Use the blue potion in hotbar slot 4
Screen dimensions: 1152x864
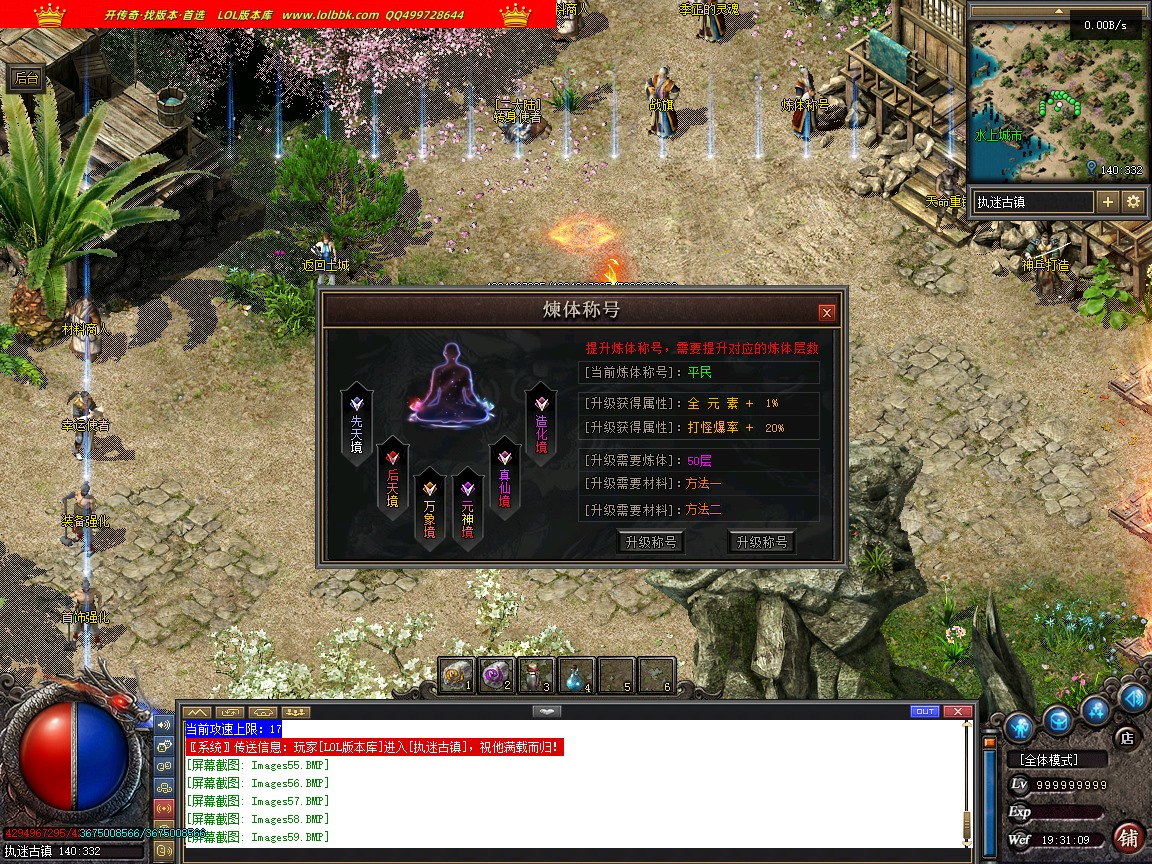coord(576,675)
